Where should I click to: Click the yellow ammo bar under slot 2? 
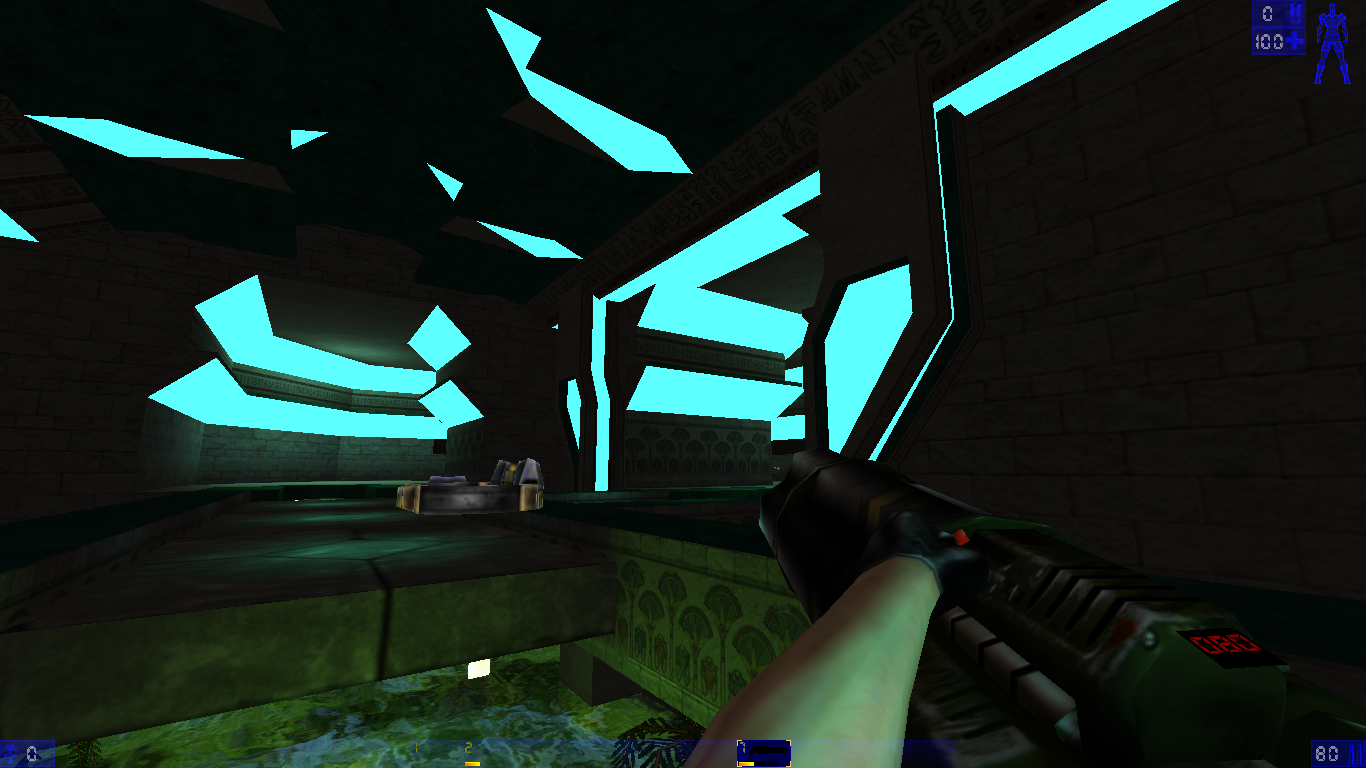point(471,762)
